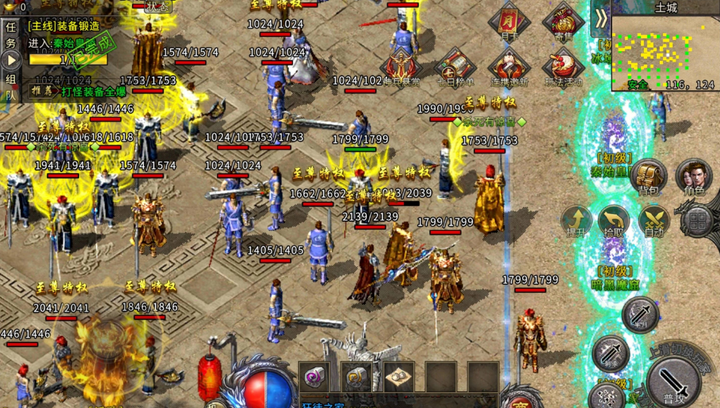720x408 pixels.
Task: Open the 寄售 consignment shop icon
Action: point(563,22)
